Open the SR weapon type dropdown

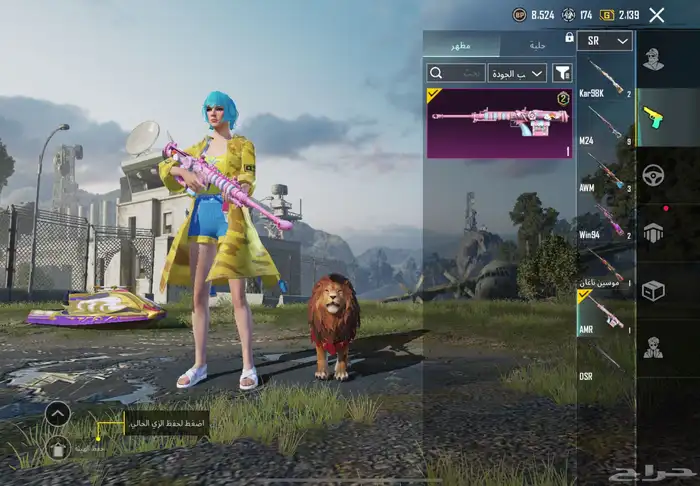pos(605,41)
